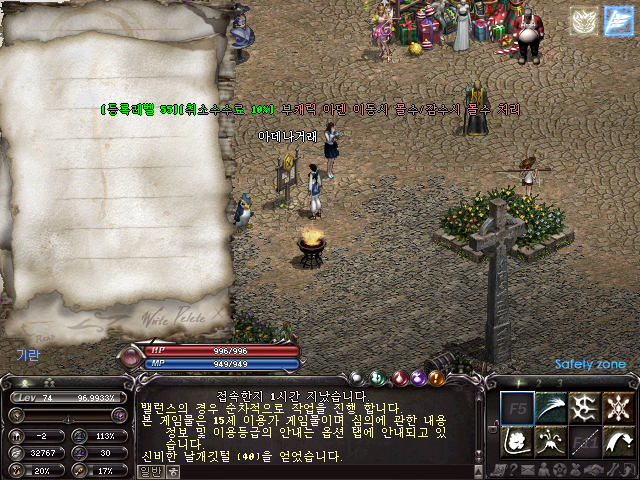
Task: Switch to hotbar page 2
Action: coord(536,382)
